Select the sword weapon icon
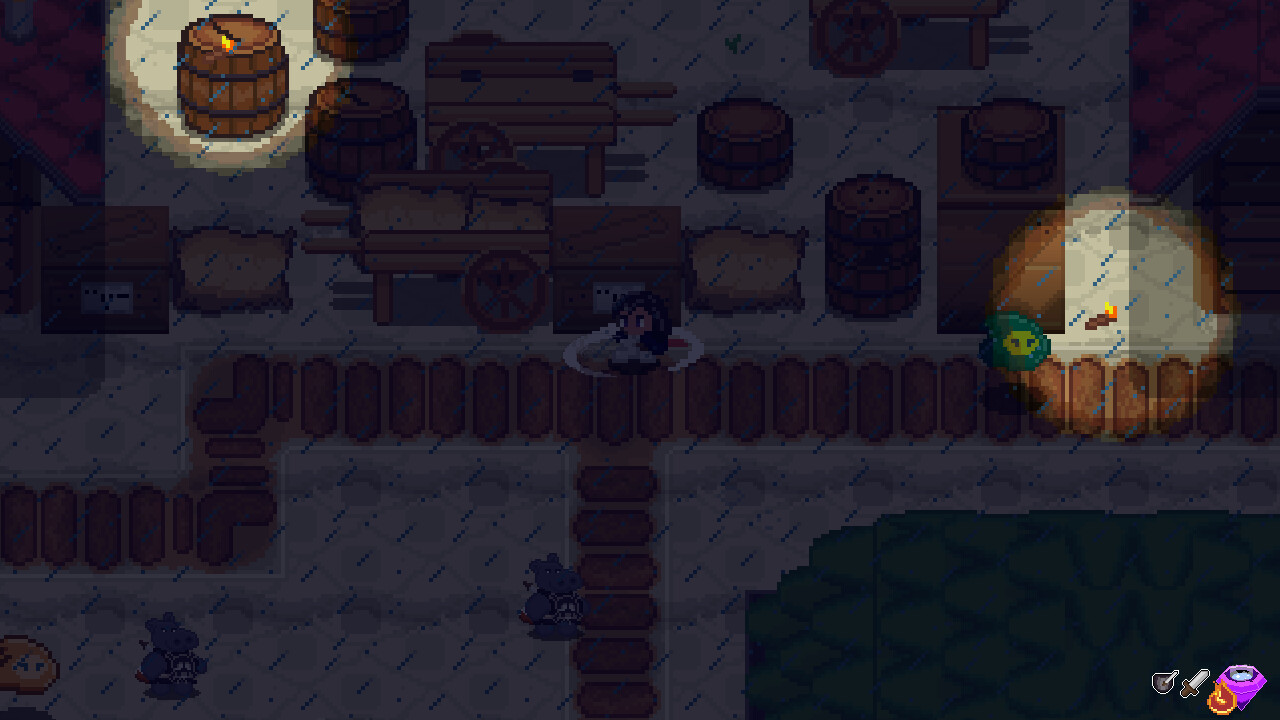Viewport: 1280px width, 720px height. pos(1192,684)
